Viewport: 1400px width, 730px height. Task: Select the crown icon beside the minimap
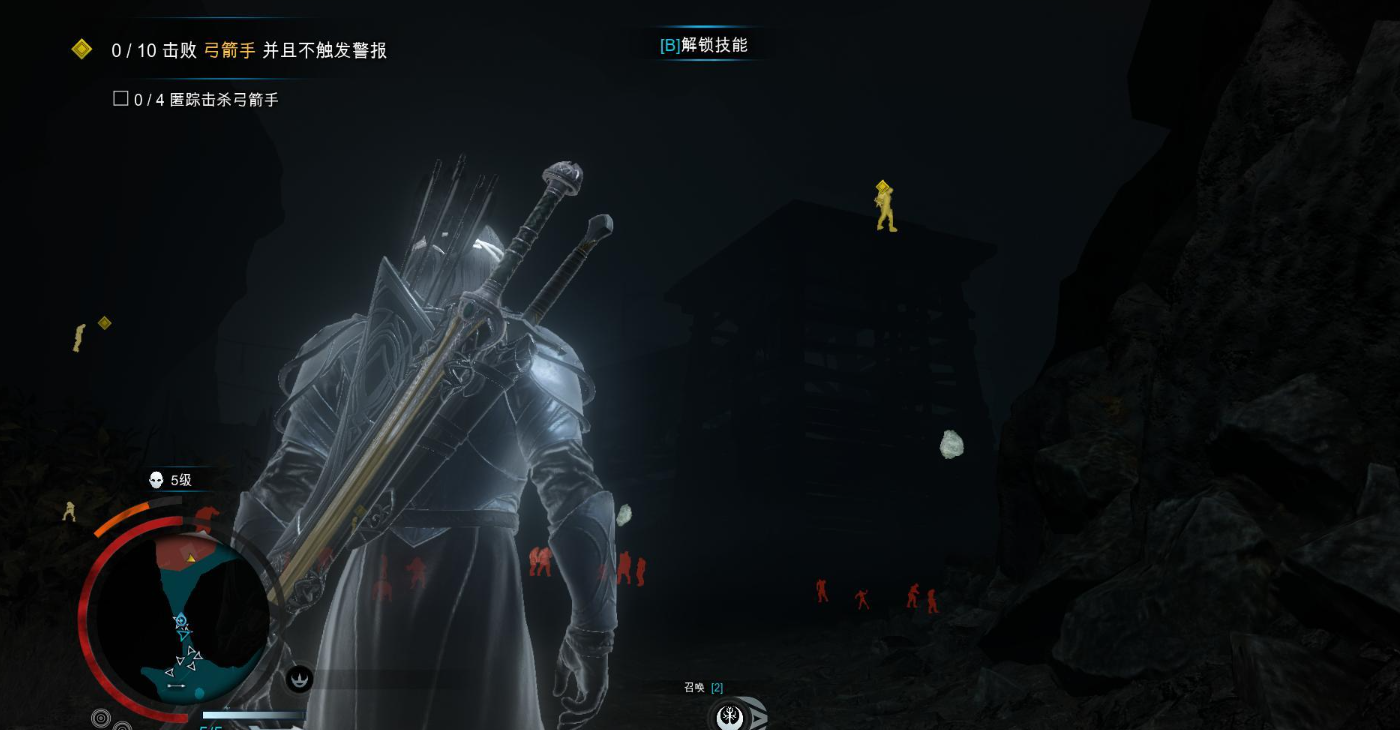pos(299,679)
